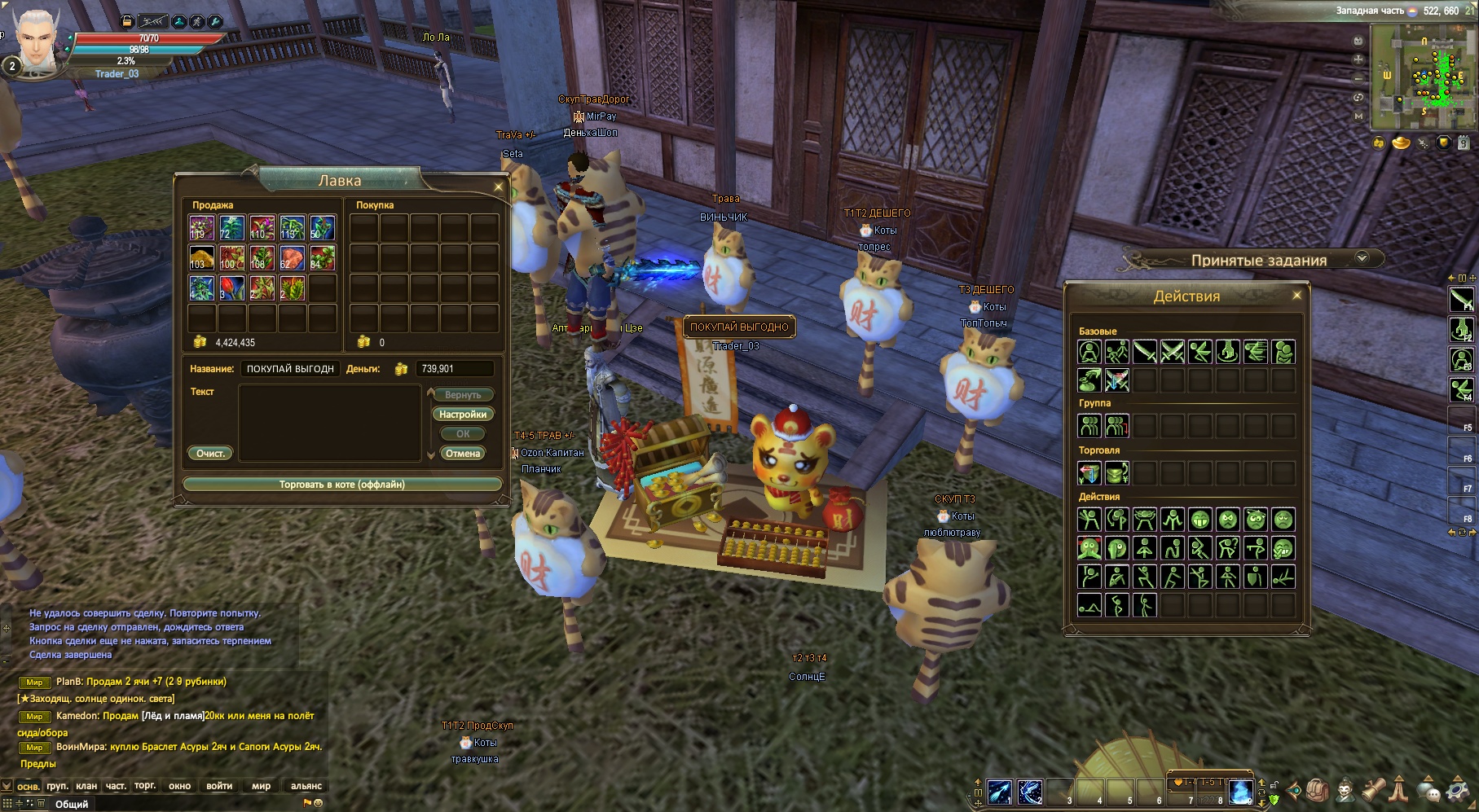1479x812 pixels.
Task: Switch to the торг. chat tab
Action: [x=145, y=786]
